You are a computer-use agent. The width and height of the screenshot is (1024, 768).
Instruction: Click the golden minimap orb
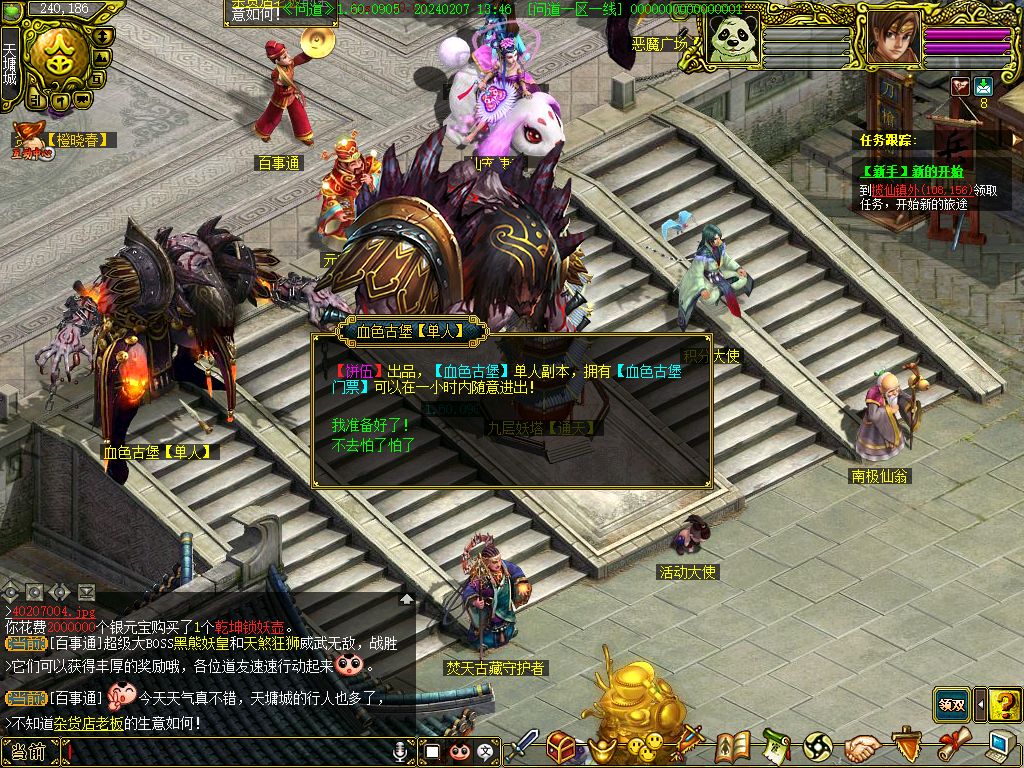57,56
